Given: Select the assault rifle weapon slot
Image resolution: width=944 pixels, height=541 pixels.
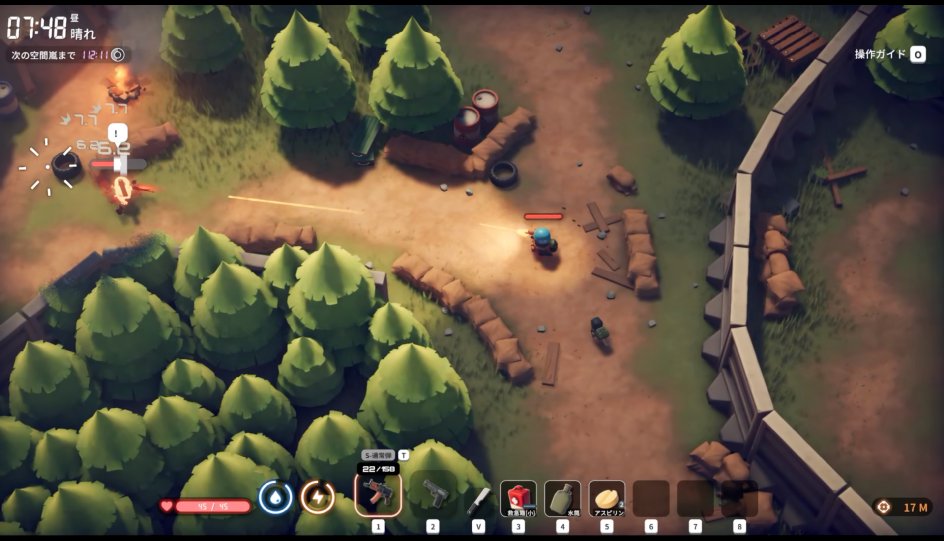Looking at the screenshot, I should pos(378,493).
